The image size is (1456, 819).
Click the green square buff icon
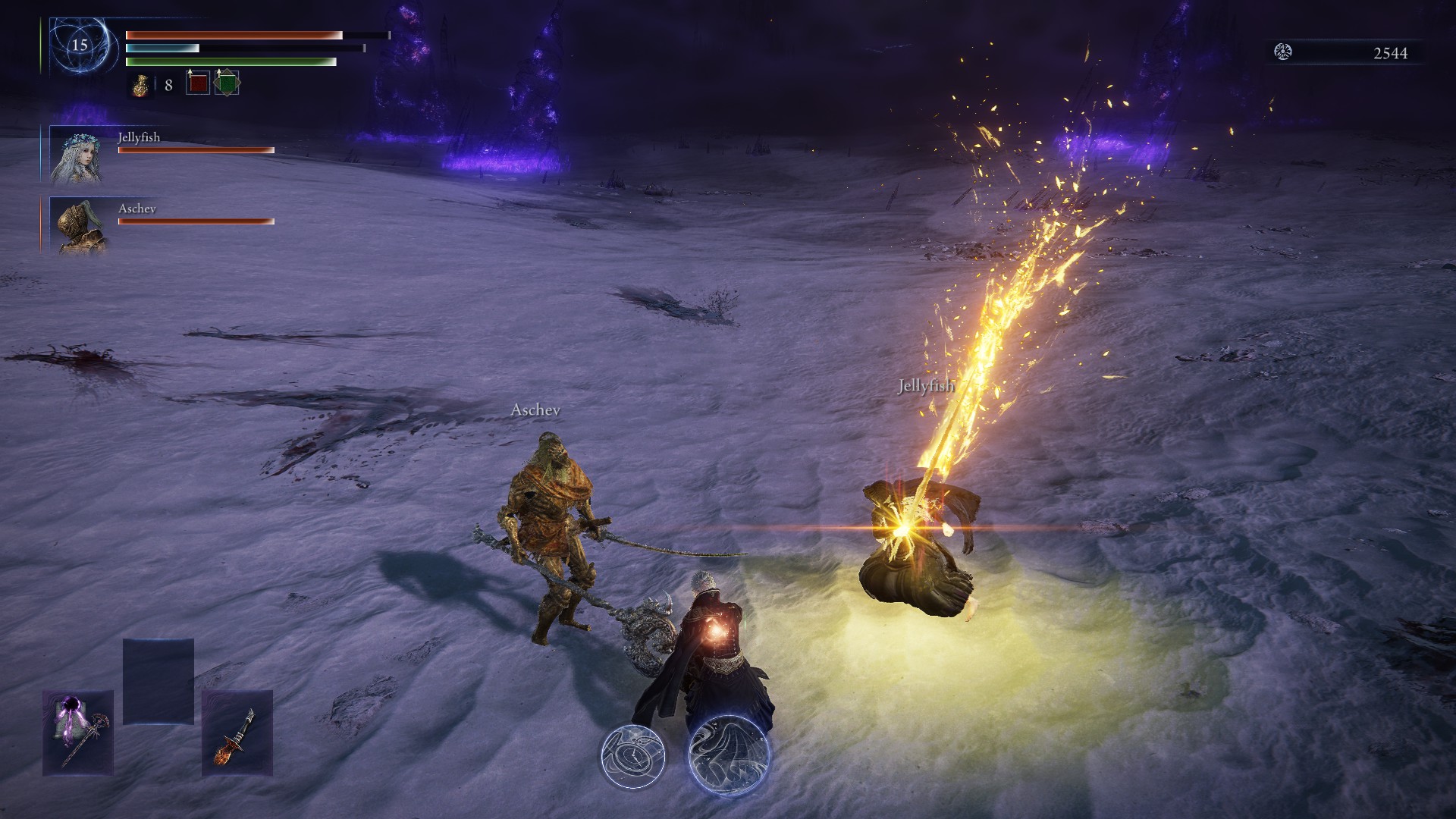pyautogui.click(x=227, y=83)
